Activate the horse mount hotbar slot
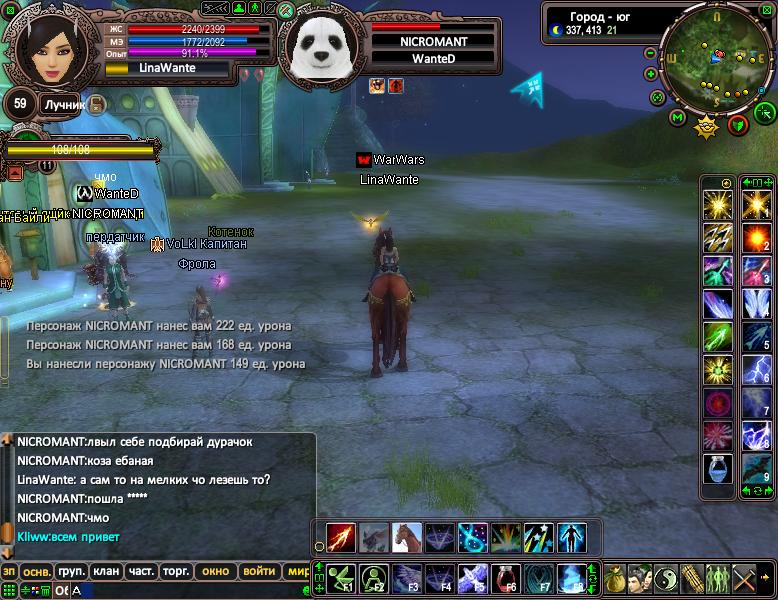This screenshot has height=600, width=778. pyautogui.click(x=406, y=537)
